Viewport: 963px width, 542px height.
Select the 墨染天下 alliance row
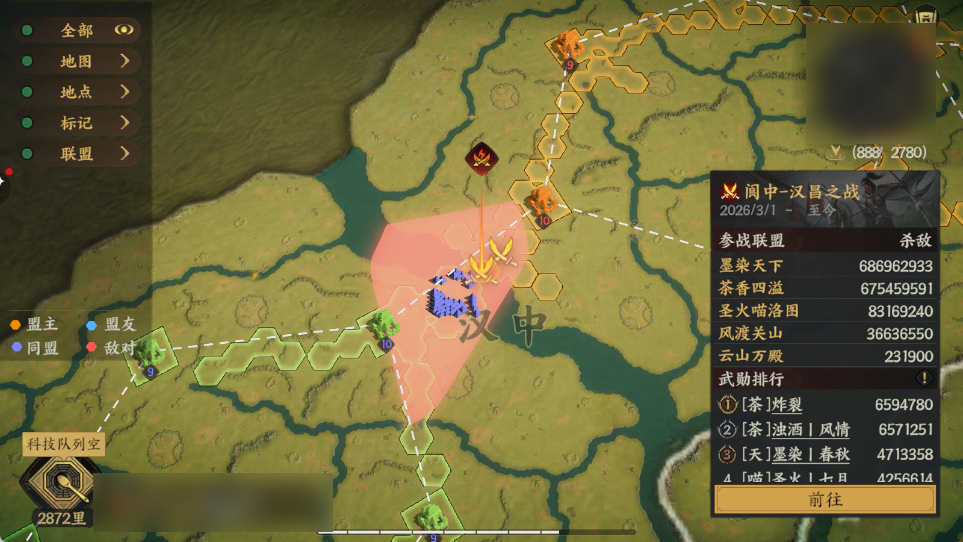click(825, 266)
